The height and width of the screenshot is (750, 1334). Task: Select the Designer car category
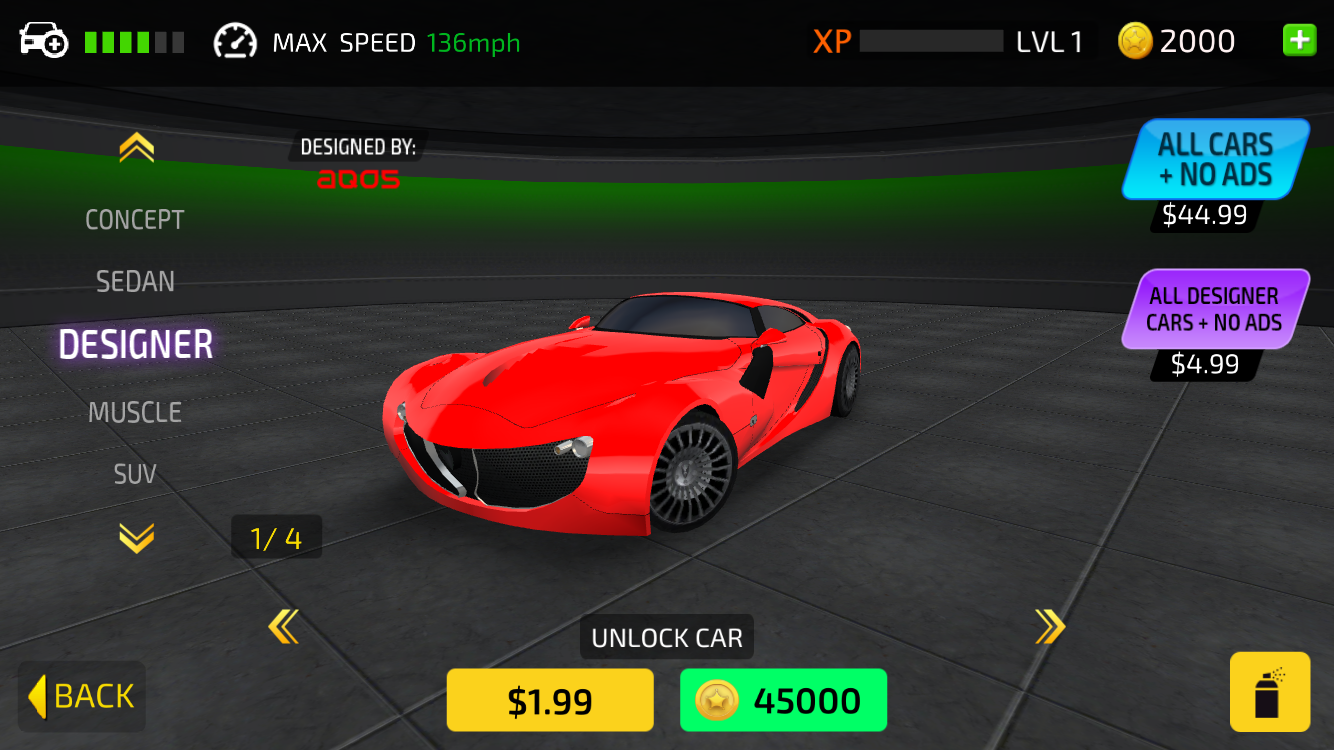pos(136,345)
